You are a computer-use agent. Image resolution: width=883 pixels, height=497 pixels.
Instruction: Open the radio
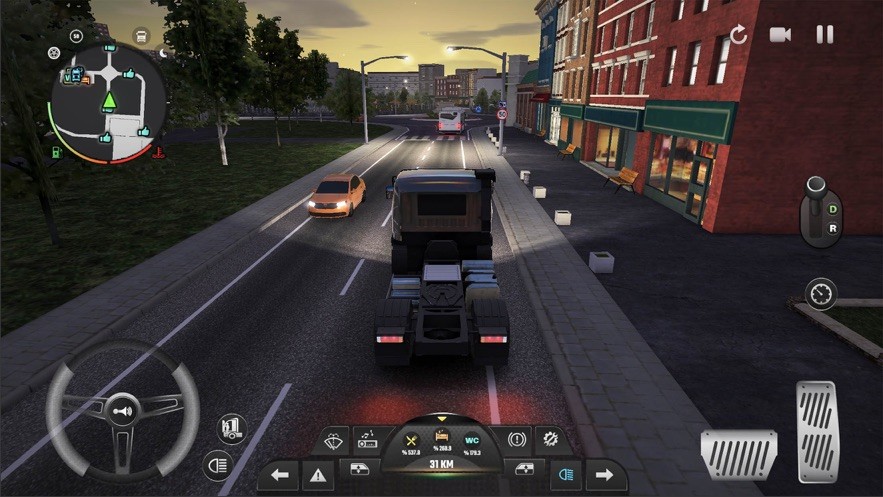coord(366,439)
